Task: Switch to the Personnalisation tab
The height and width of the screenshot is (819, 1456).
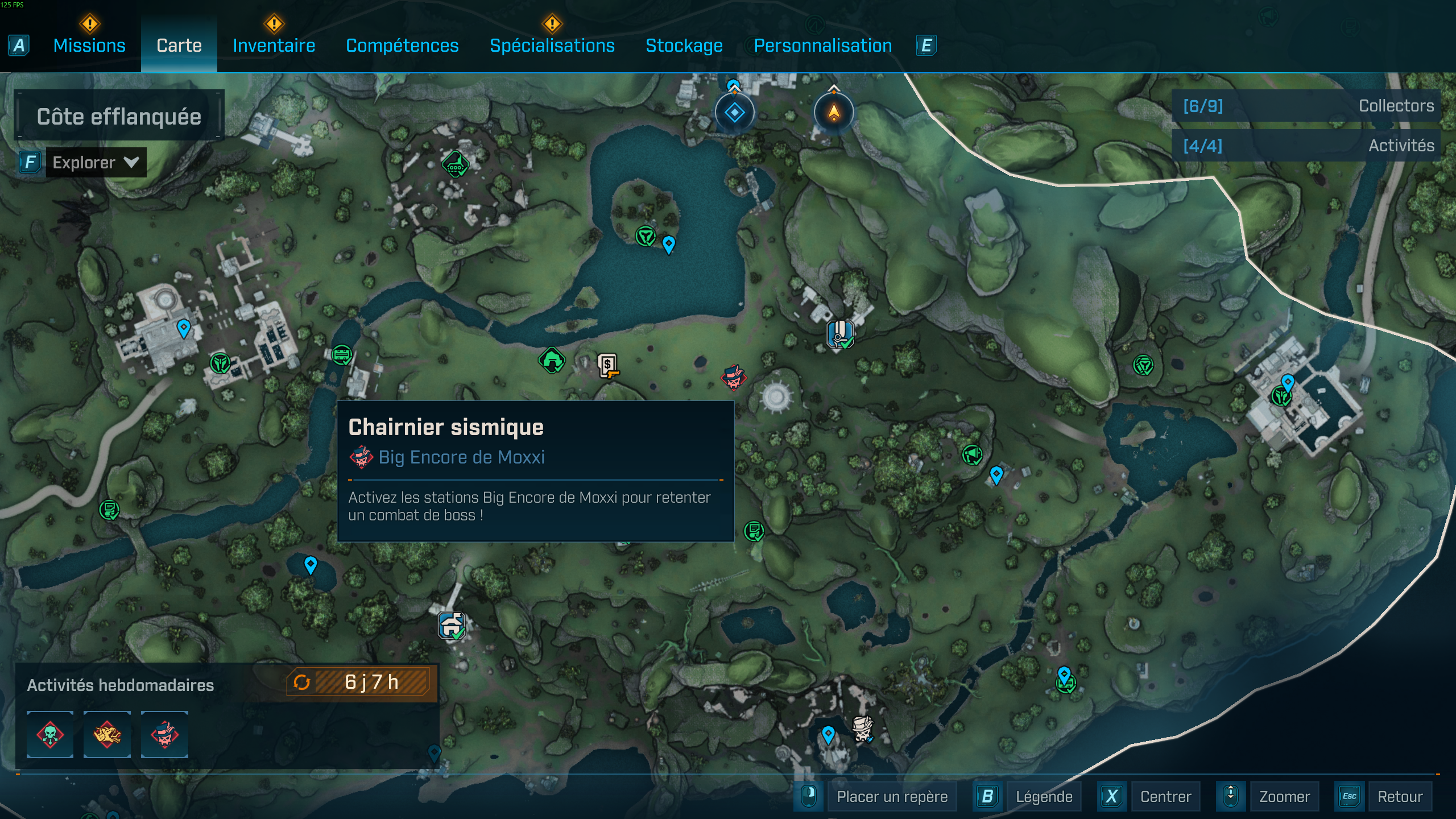Action: point(822,45)
